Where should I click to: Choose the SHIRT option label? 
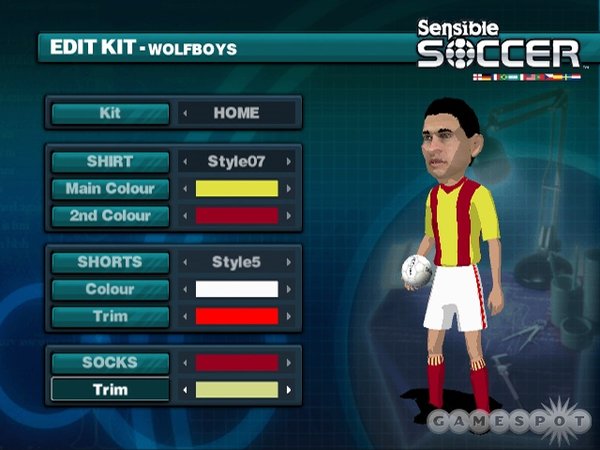[x=110, y=160]
